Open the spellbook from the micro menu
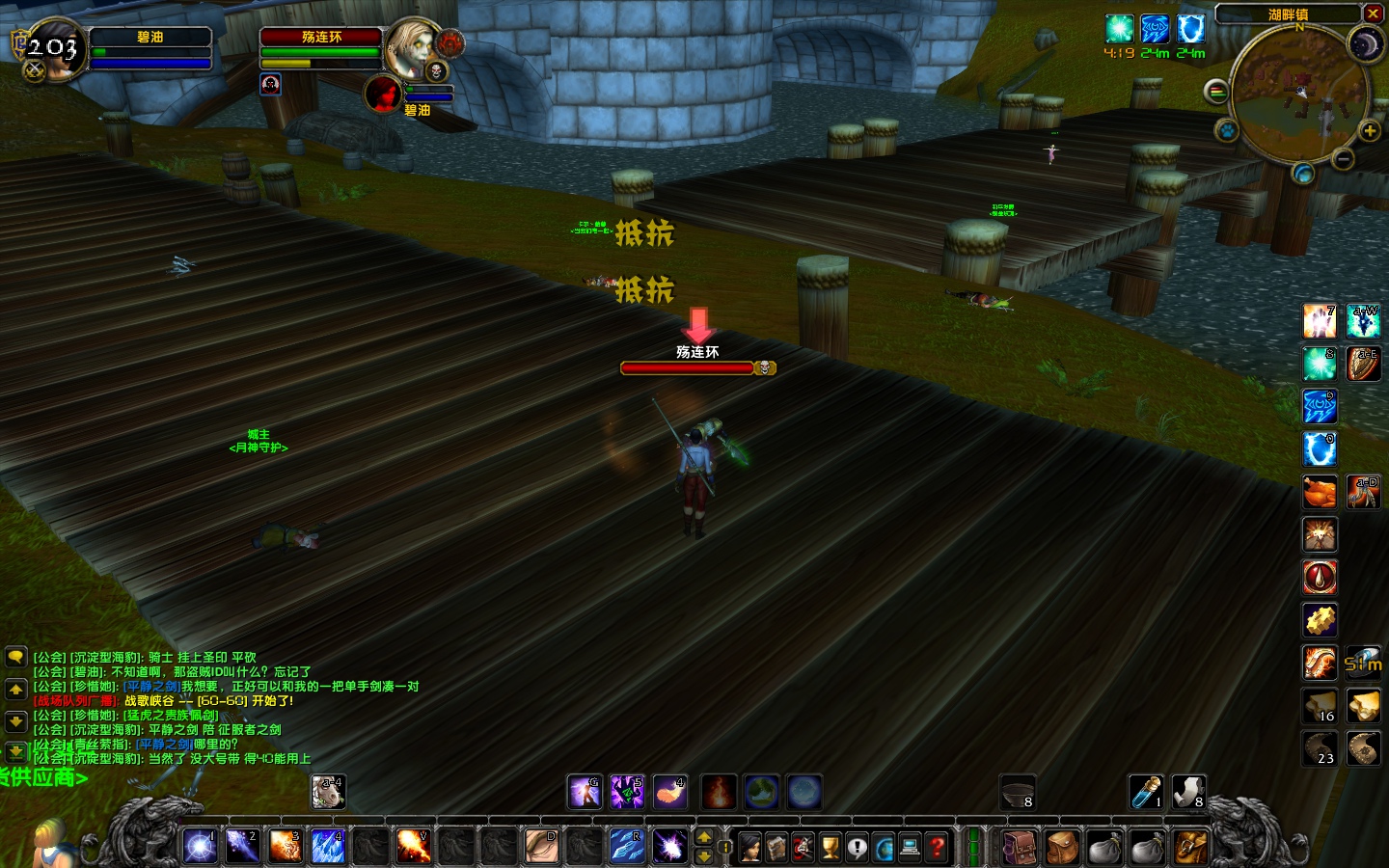The height and width of the screenshot is (868, 1389). pyautogui.click(x=776, y=847)
